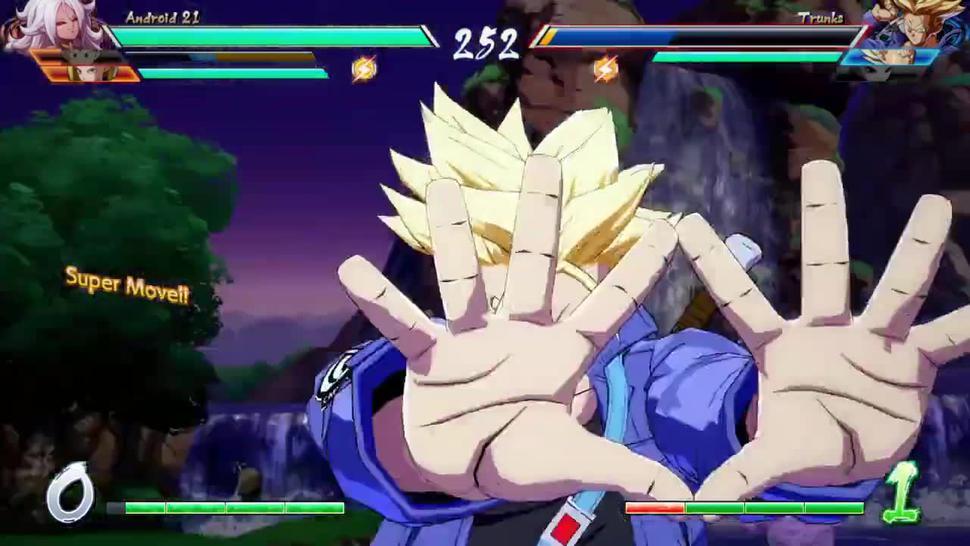
Task: Select Trunks' character portrait
Action: click(x=917, y=24)
